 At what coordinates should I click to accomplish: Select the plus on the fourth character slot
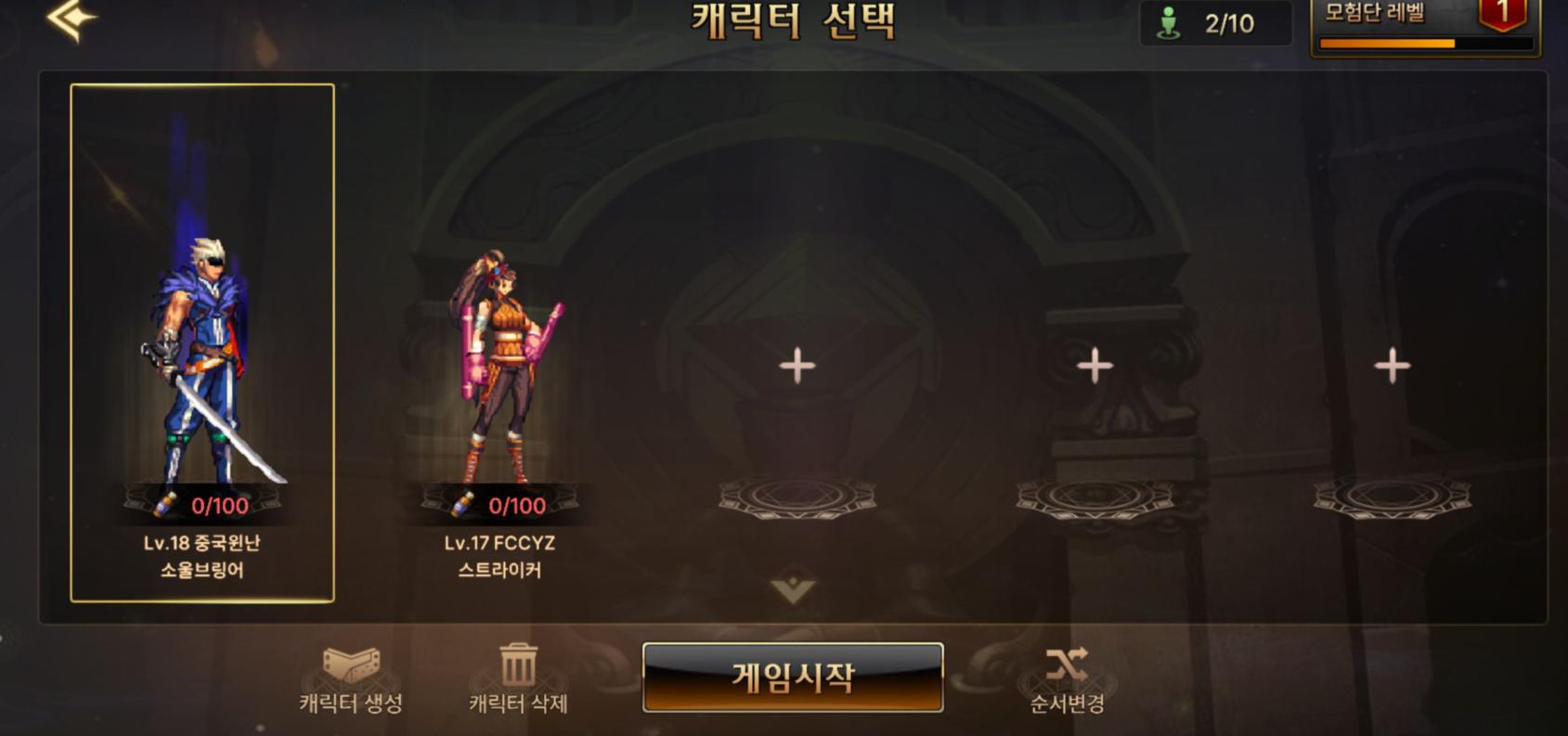point(1096,368)
